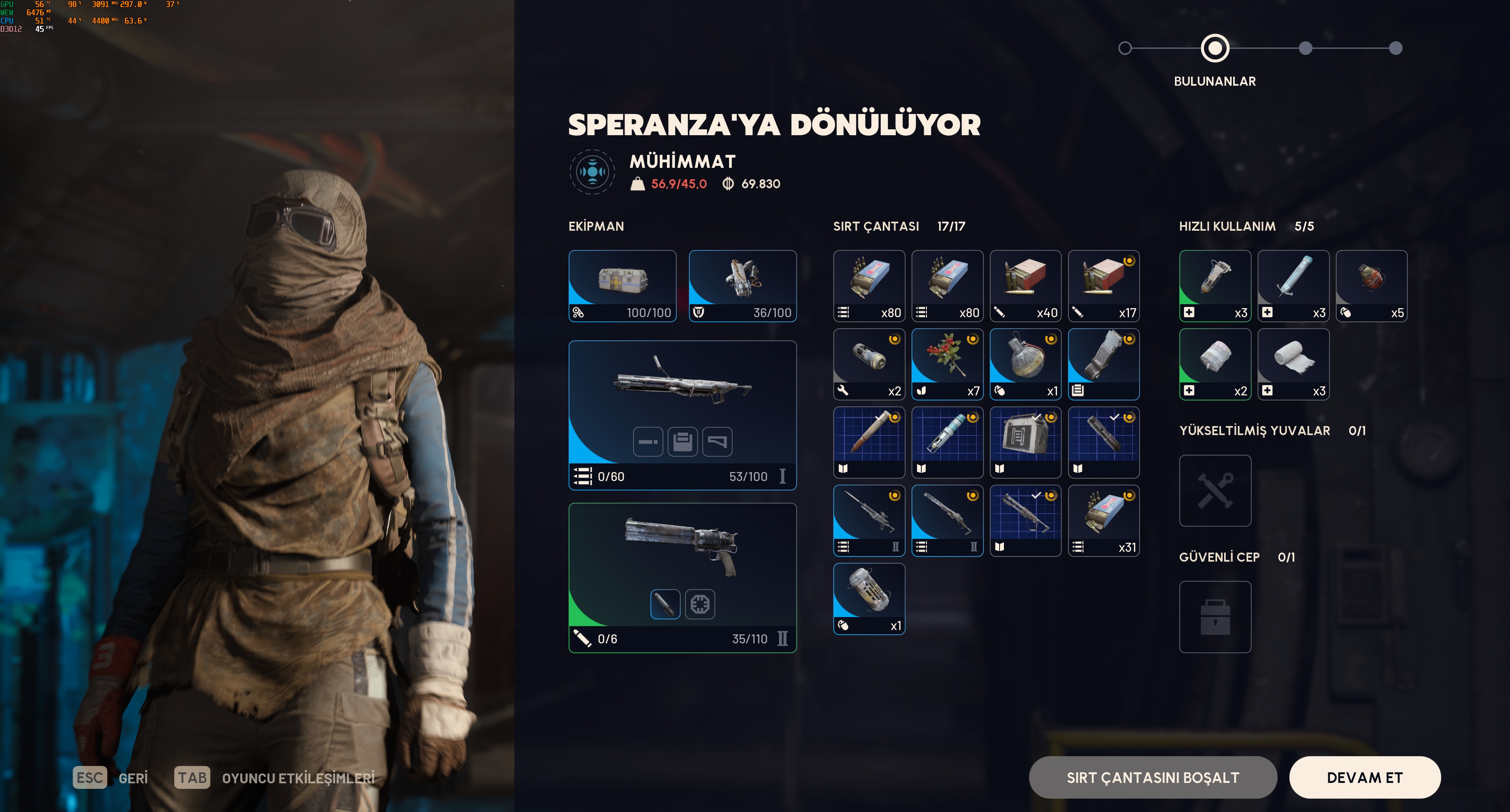The height and width of the screenshot is (812, 1510).
Task: Select the cylindrical canister item x1
Action: coord(869,599)
